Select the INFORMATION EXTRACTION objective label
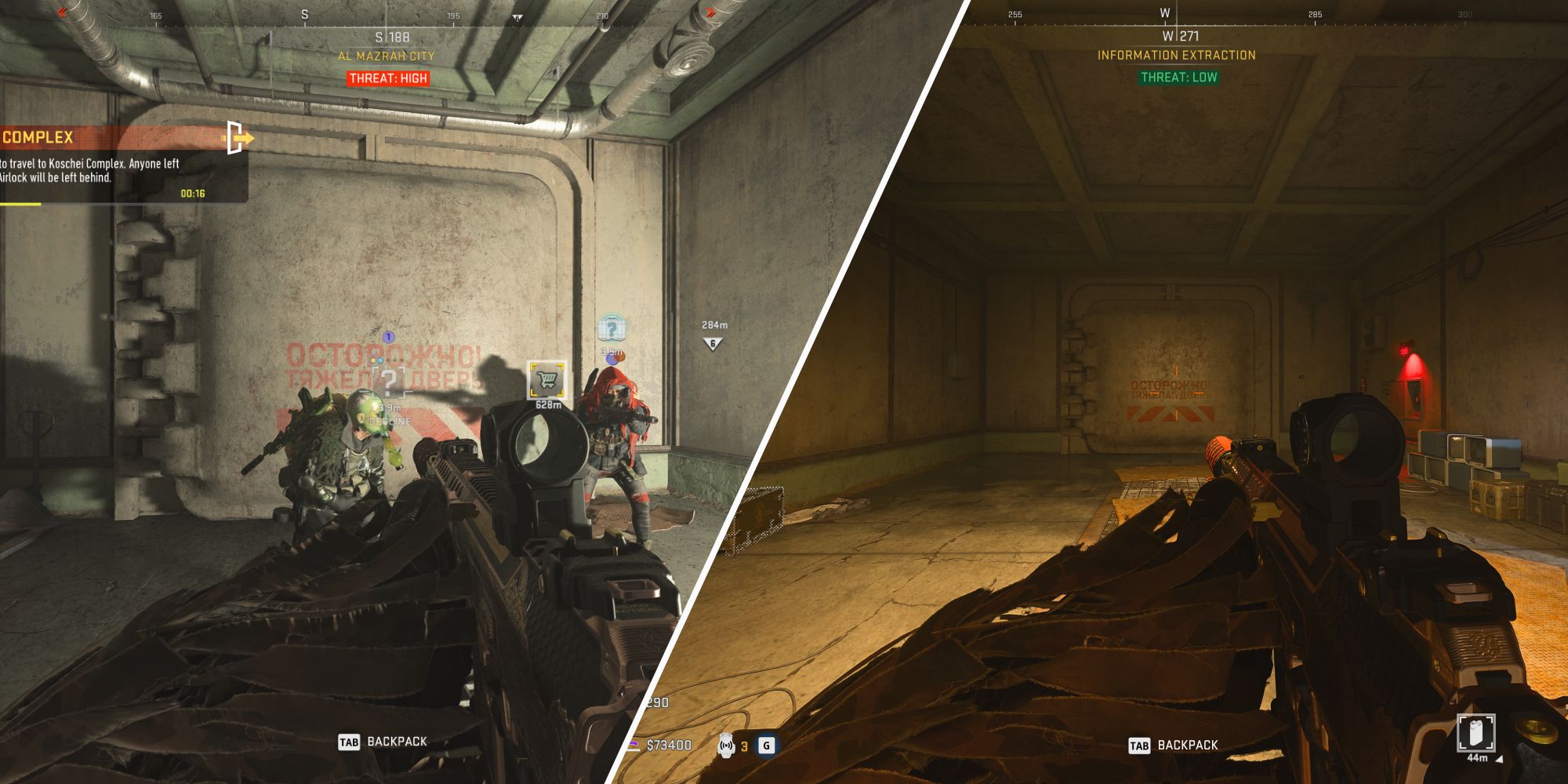The width and height of the screenshot is (1568, 784). (x=1178, y=56)
